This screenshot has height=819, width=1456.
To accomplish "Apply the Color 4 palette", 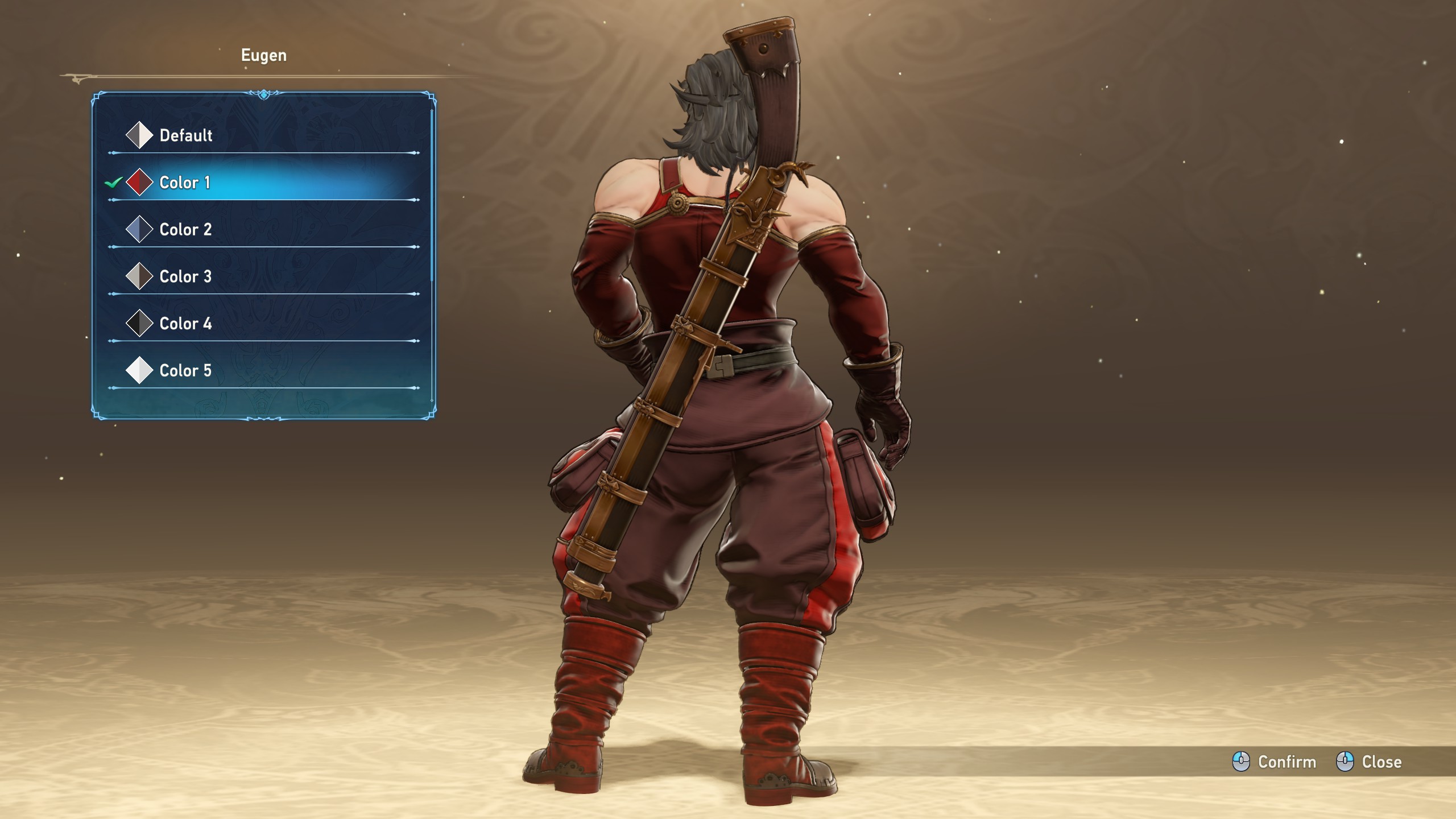I will coord(185,324).
